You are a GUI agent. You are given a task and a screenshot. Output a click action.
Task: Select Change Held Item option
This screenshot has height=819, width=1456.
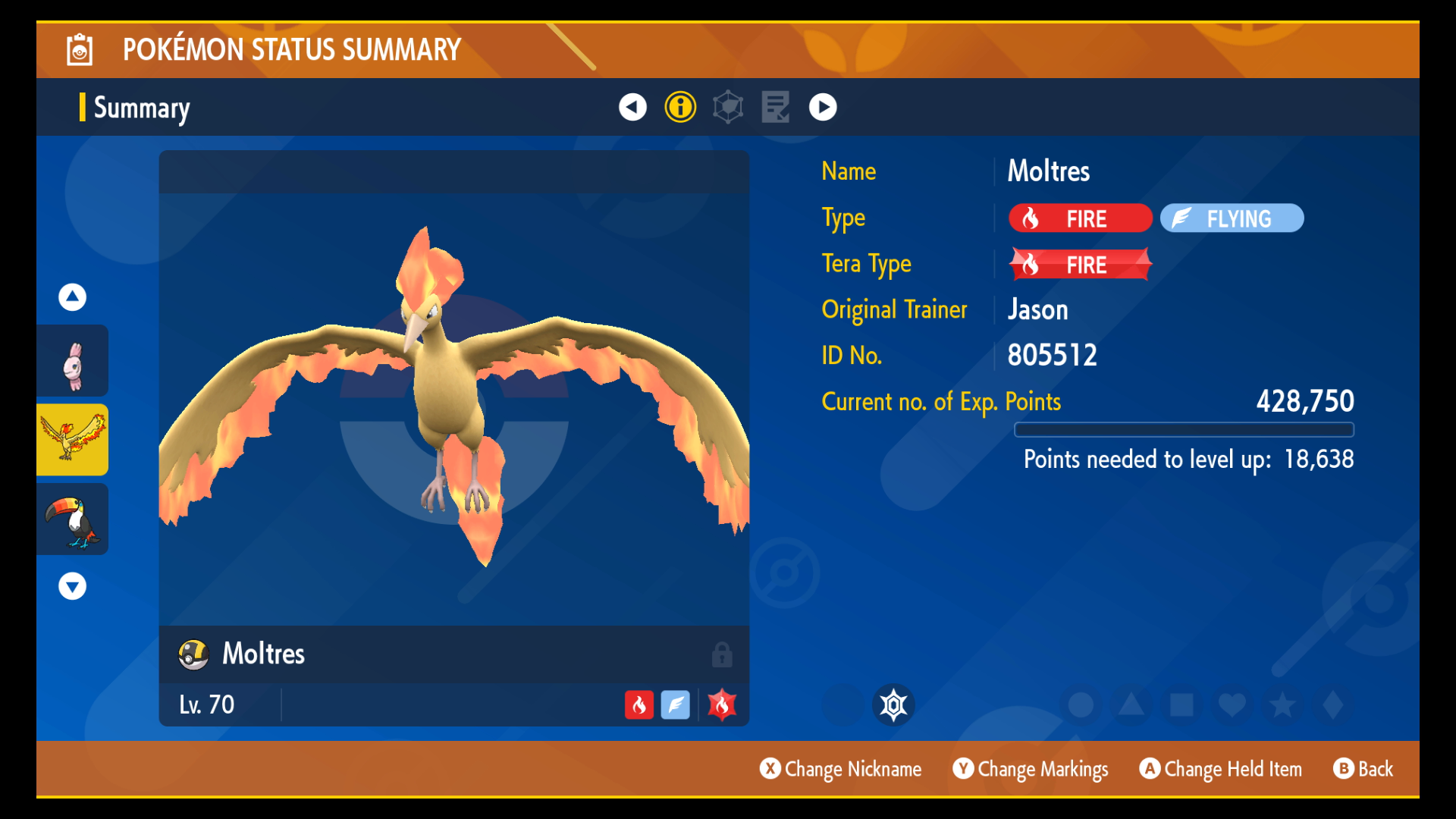(x=1221, y=769)
